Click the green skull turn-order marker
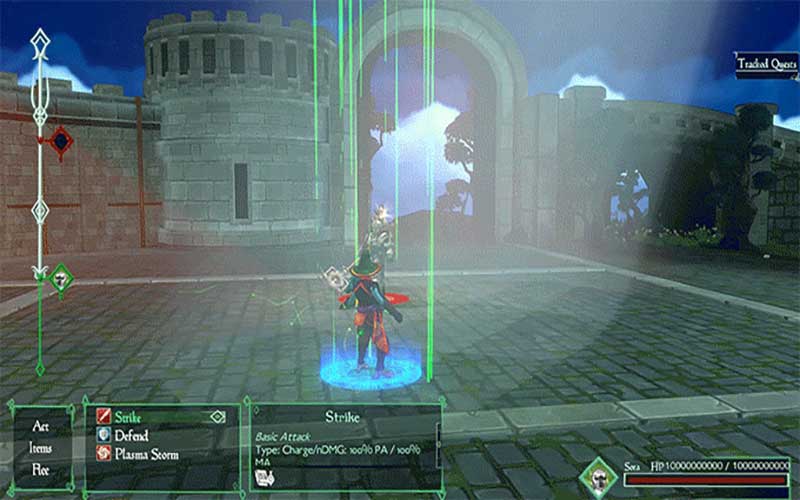Screen dimensions: 800x500 [61, 278]
